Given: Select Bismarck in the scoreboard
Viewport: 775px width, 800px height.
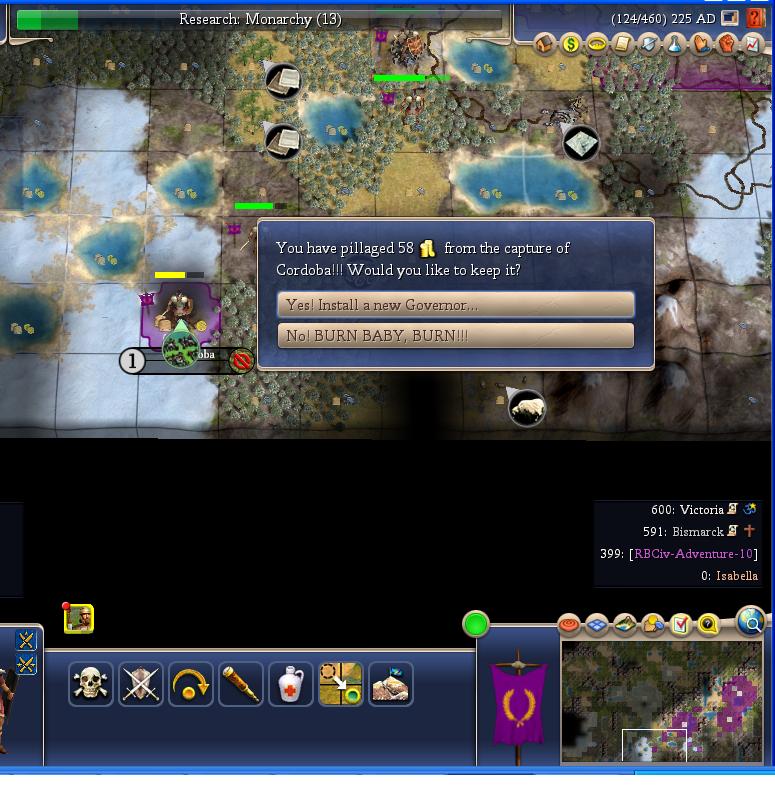Looking at the screenshot, I should (x=697, y=532).
